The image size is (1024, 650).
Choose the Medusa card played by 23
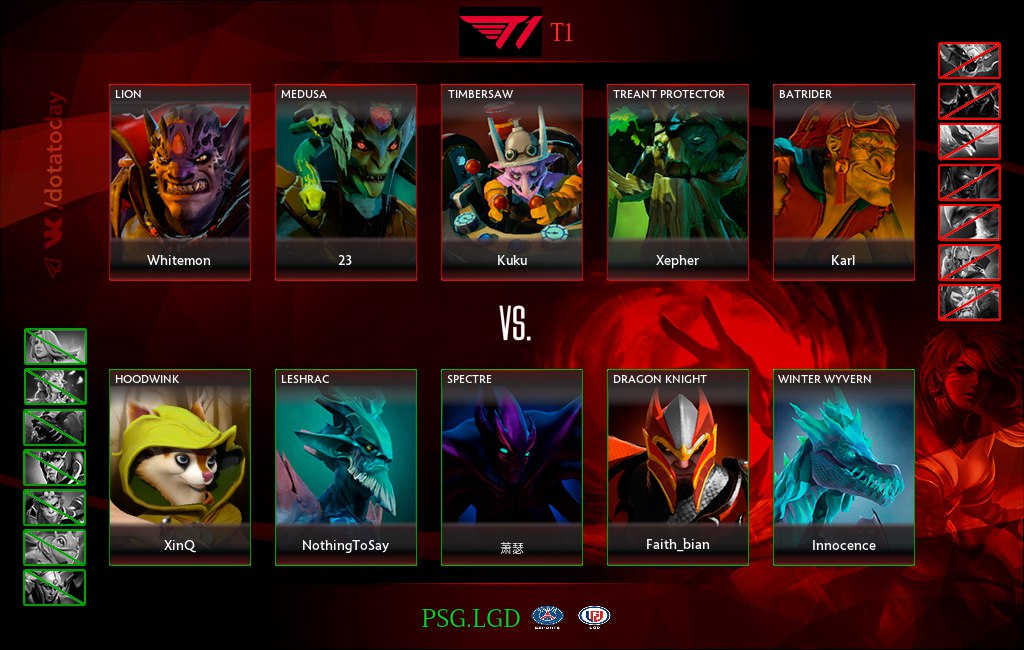click(346, 182)
